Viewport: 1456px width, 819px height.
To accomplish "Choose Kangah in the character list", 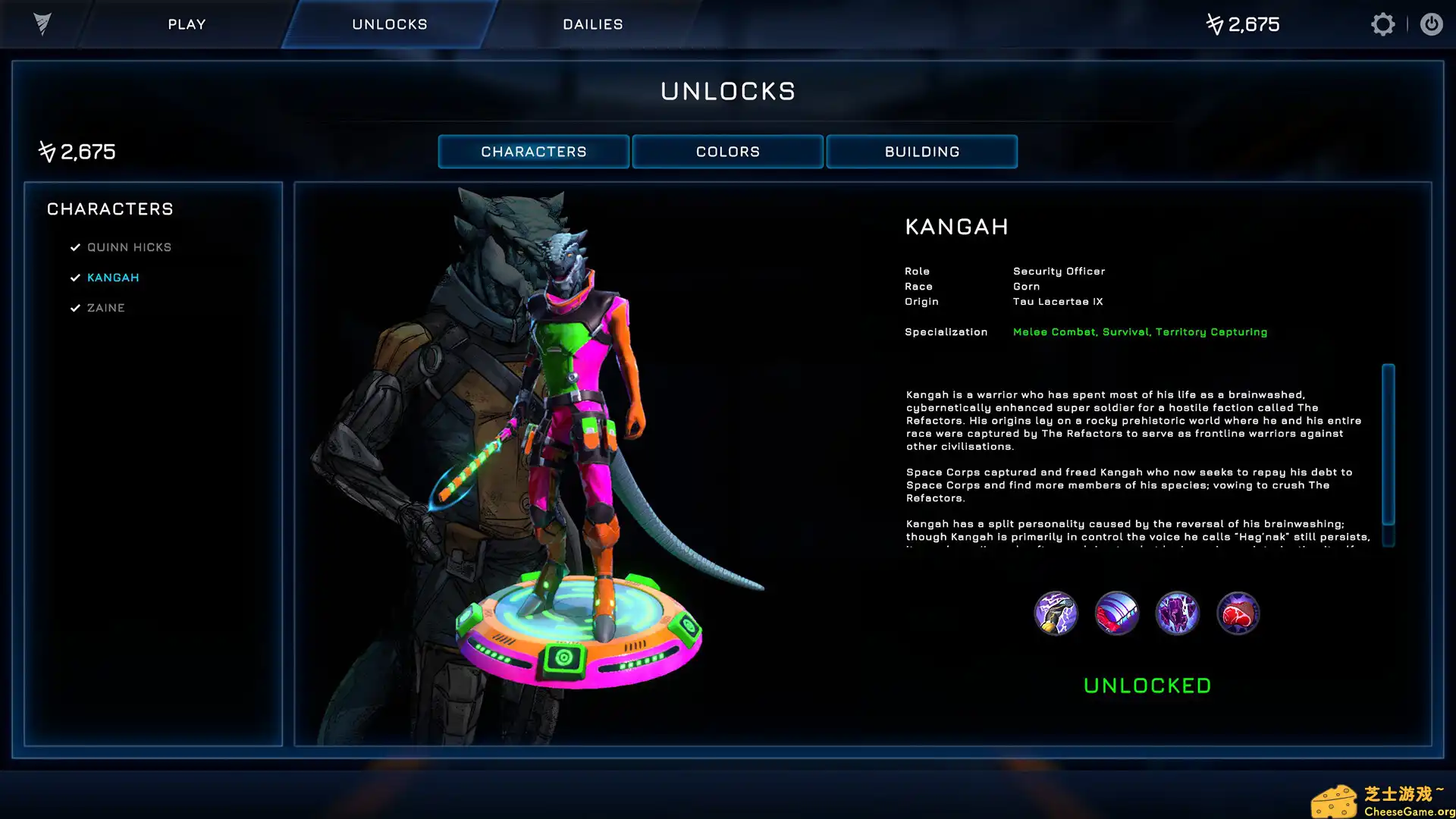I will pyautogui.click(x=113, y=278).
